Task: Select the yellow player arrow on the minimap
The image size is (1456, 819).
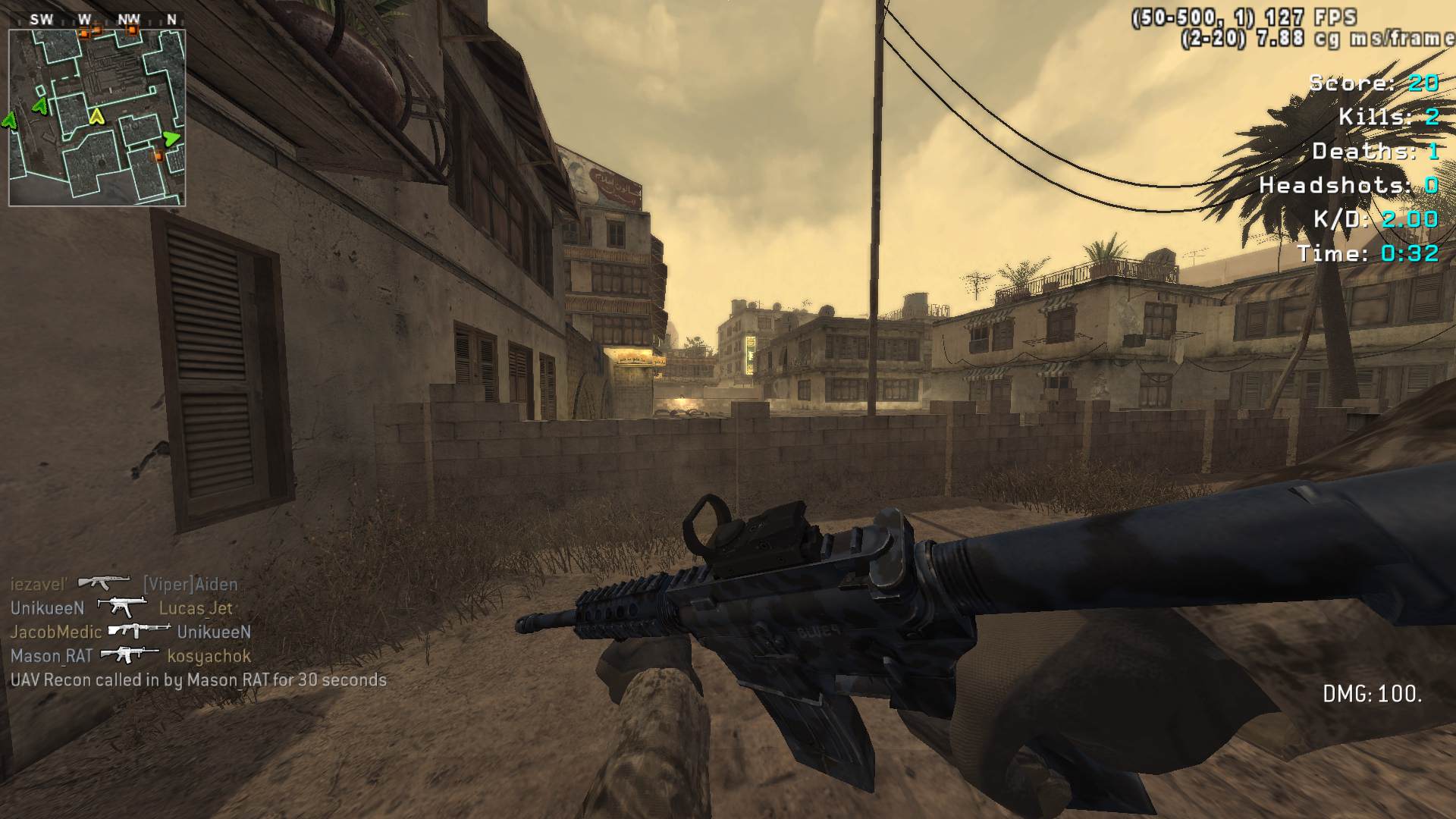Action: click(96, 116)
